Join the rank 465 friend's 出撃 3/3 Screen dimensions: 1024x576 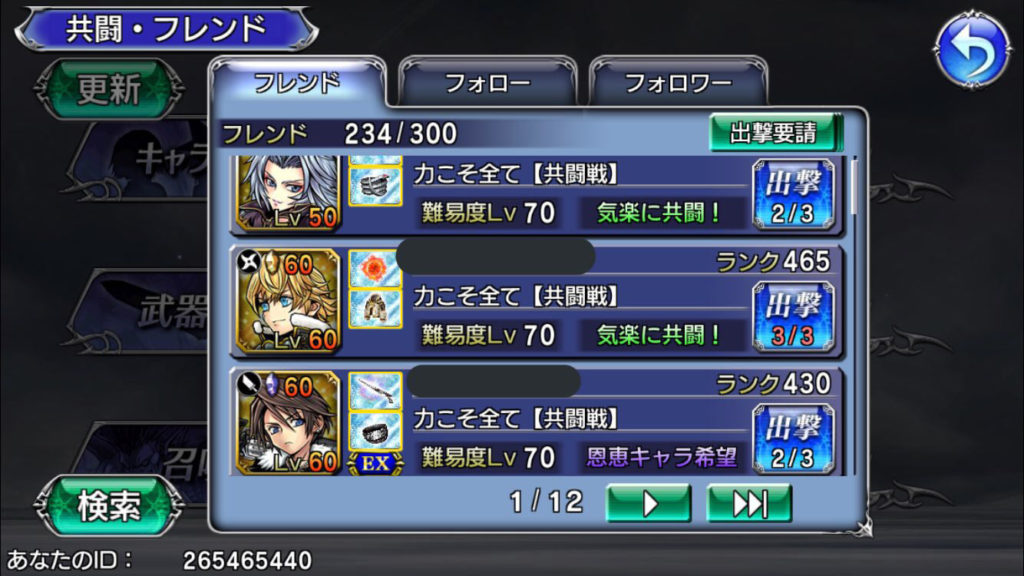(x=793, y=317)
